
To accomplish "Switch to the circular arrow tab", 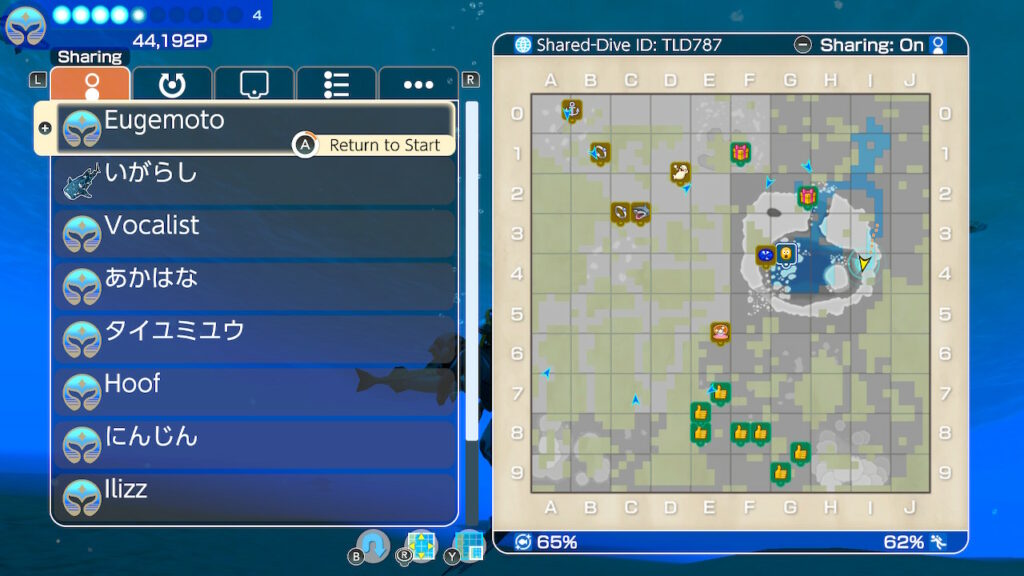I will [x=172, y=85].
